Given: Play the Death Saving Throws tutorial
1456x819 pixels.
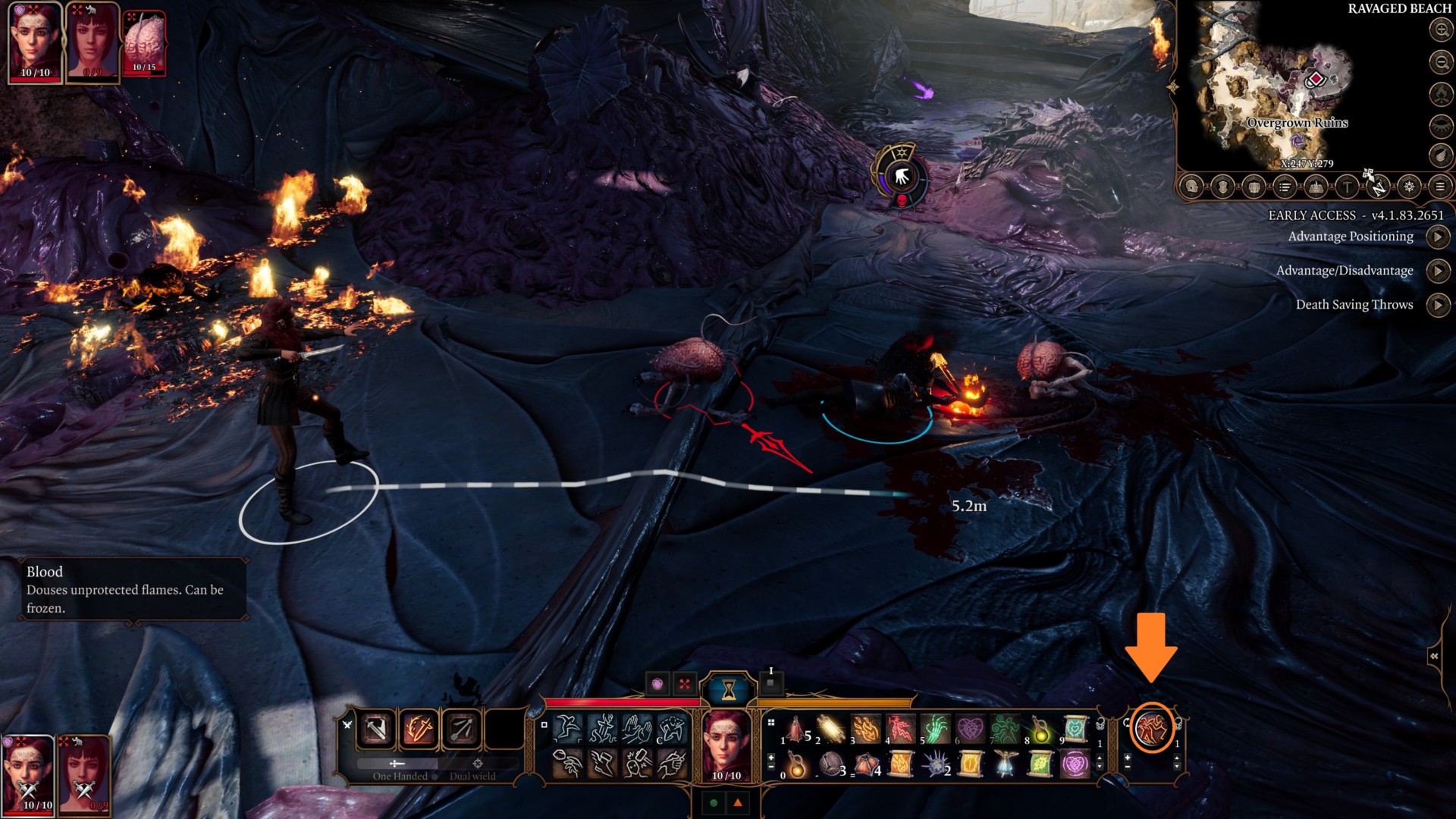Looking at the screenshot, I should tap(1438, 305).
